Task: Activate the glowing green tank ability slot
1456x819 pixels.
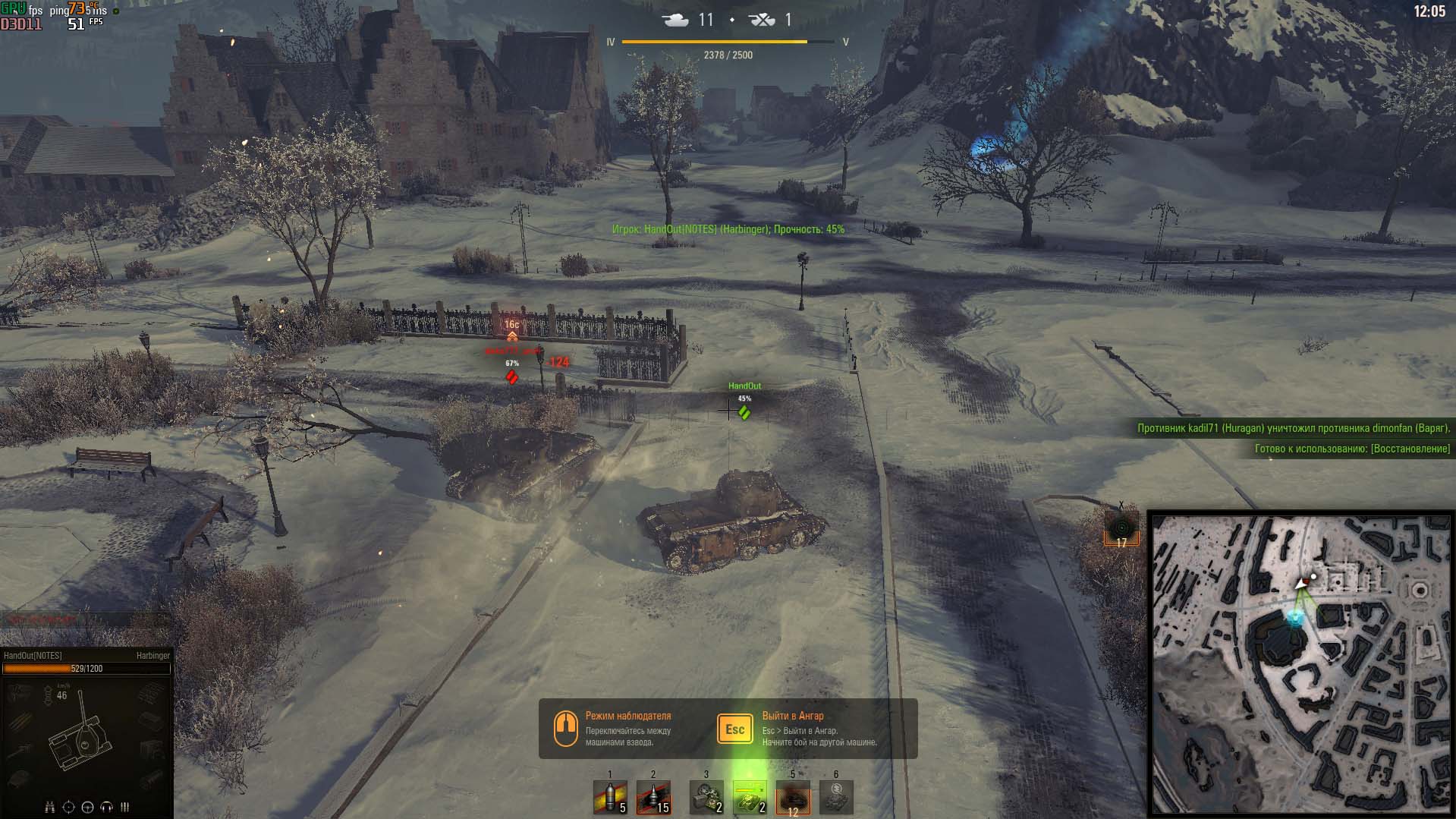Action: [750, 799]
